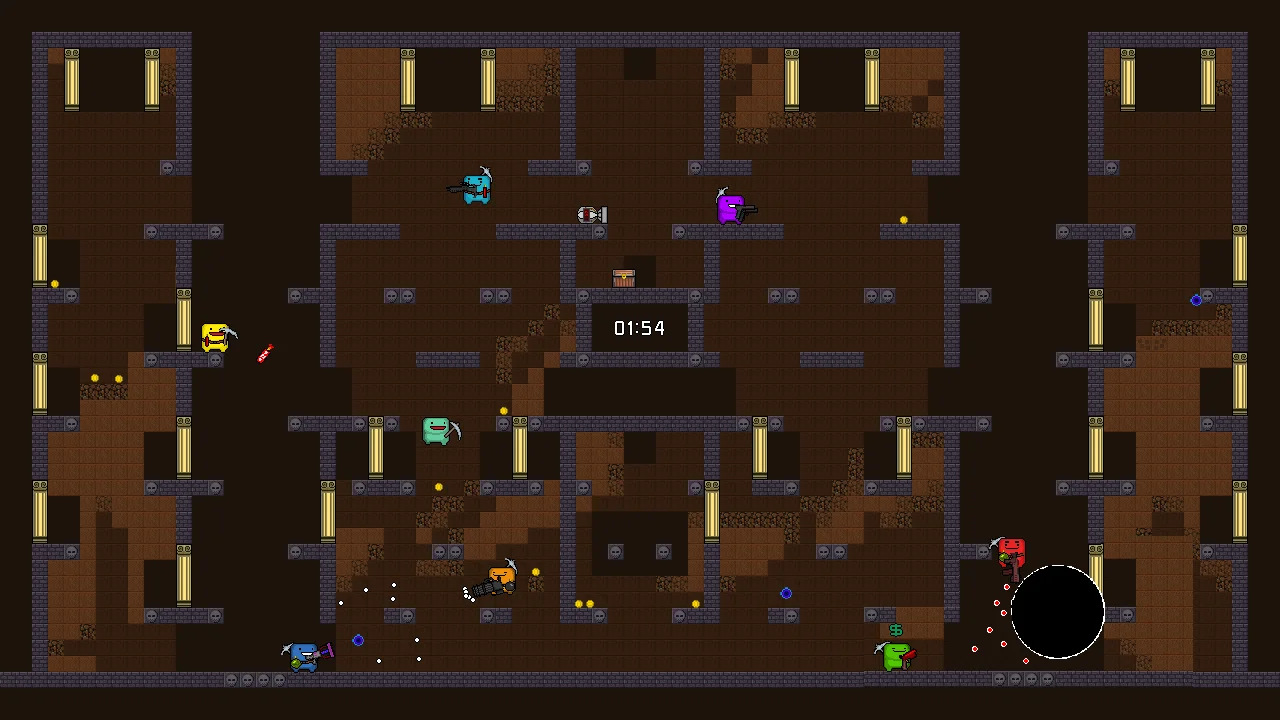Click the yellow character carrying a pickaxe
This screenshot has height=720, width=1280.
[x=216, y=337]
